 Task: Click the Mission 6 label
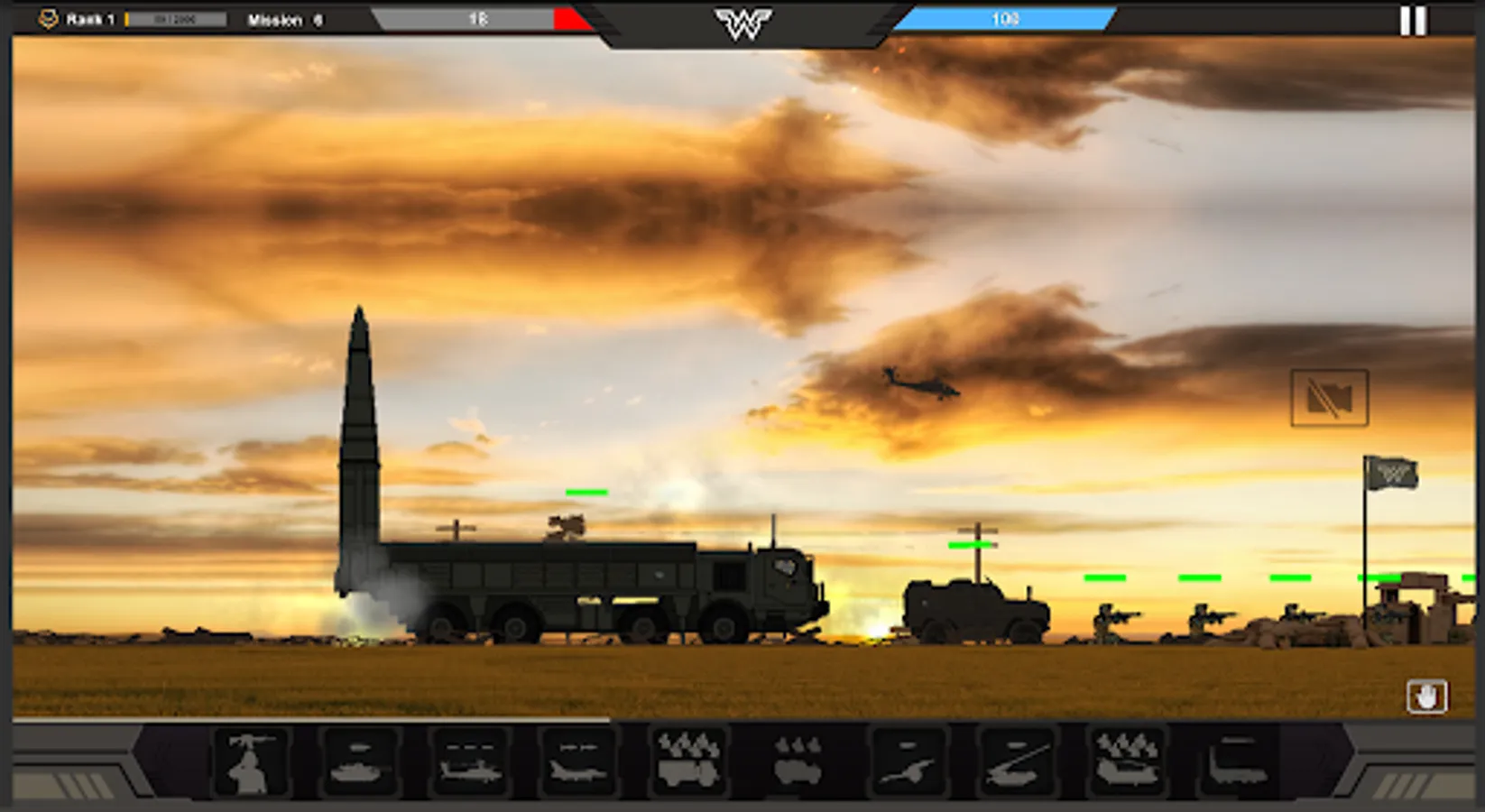click(284, 18)
